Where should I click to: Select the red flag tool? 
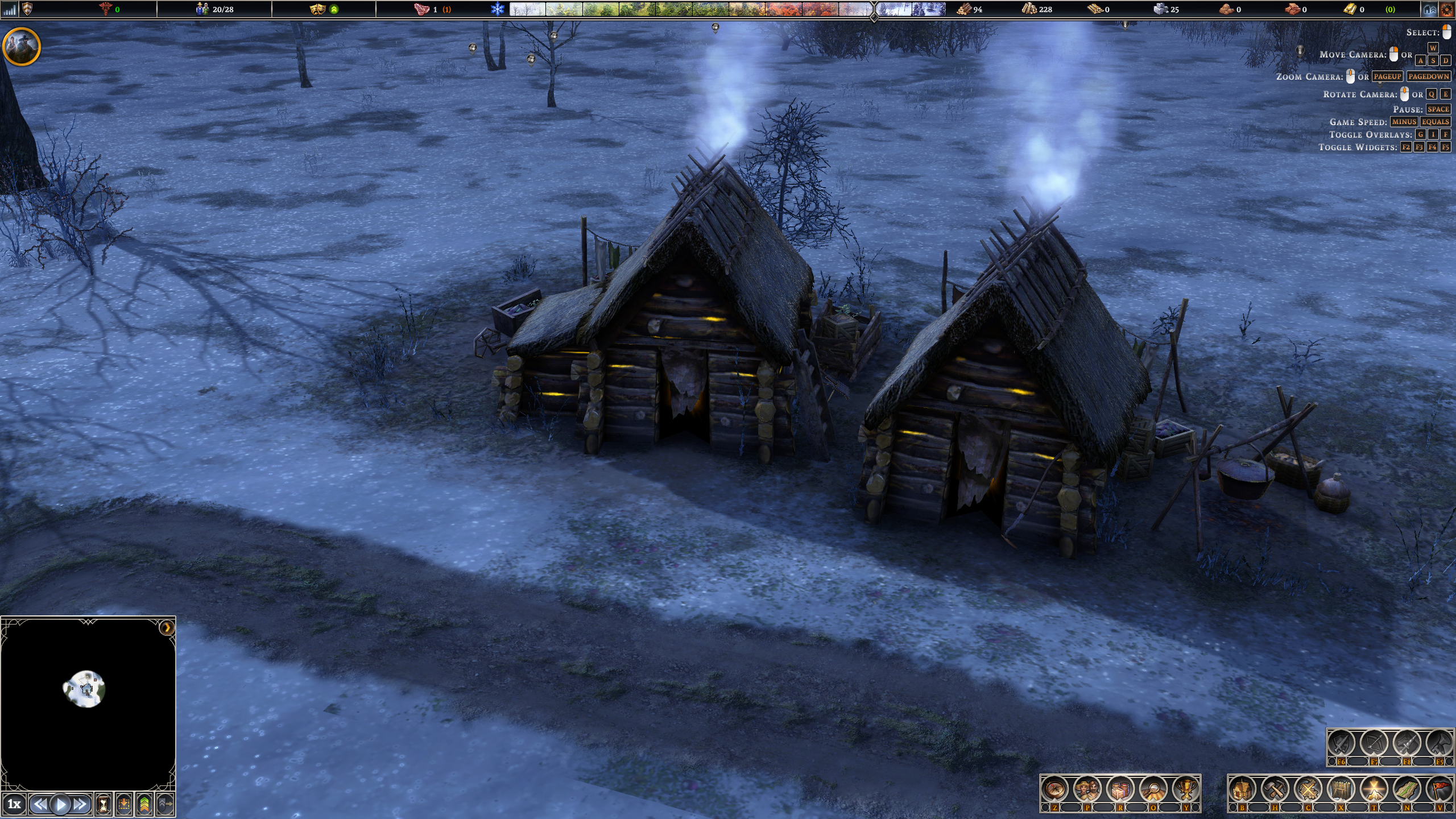pyautogui.click(x=1440, y=789)
